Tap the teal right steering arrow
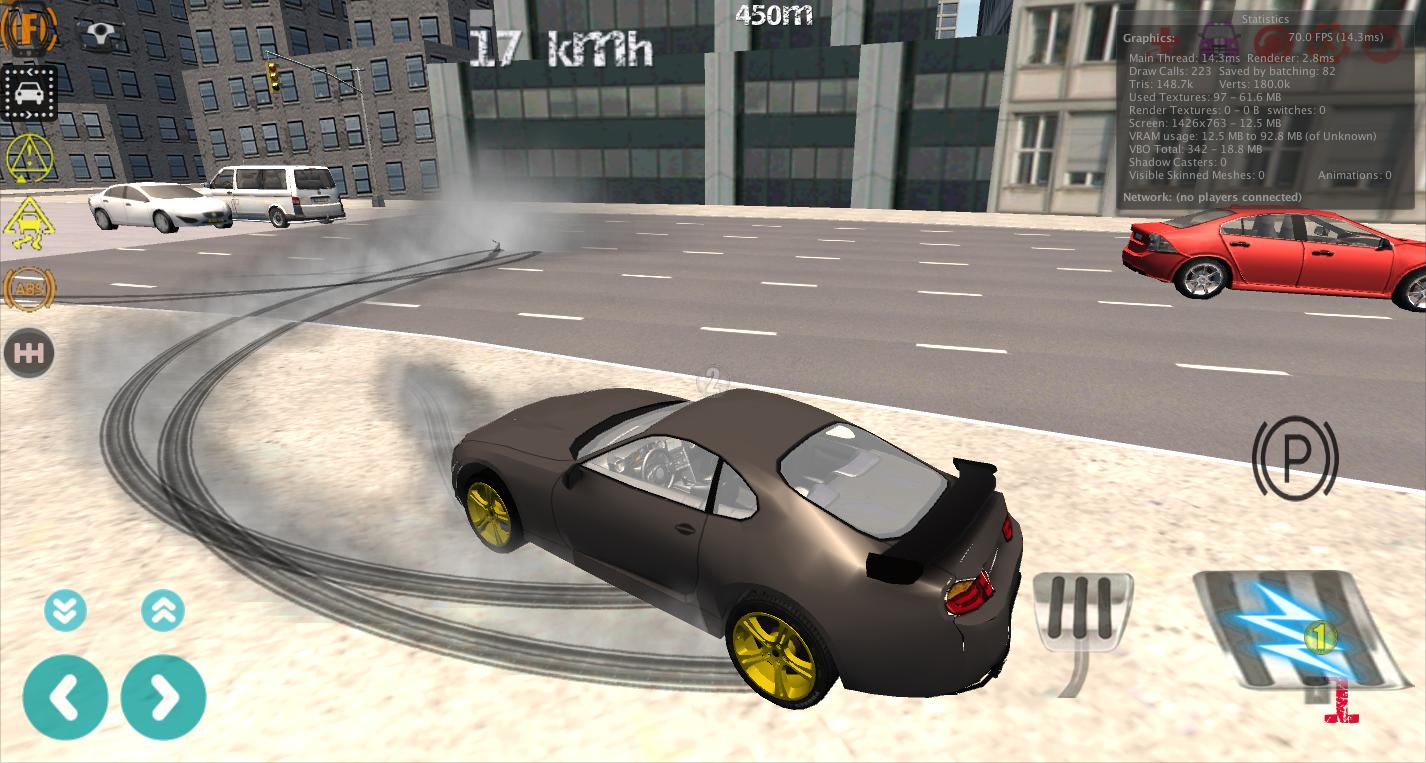 coord(163,697)
